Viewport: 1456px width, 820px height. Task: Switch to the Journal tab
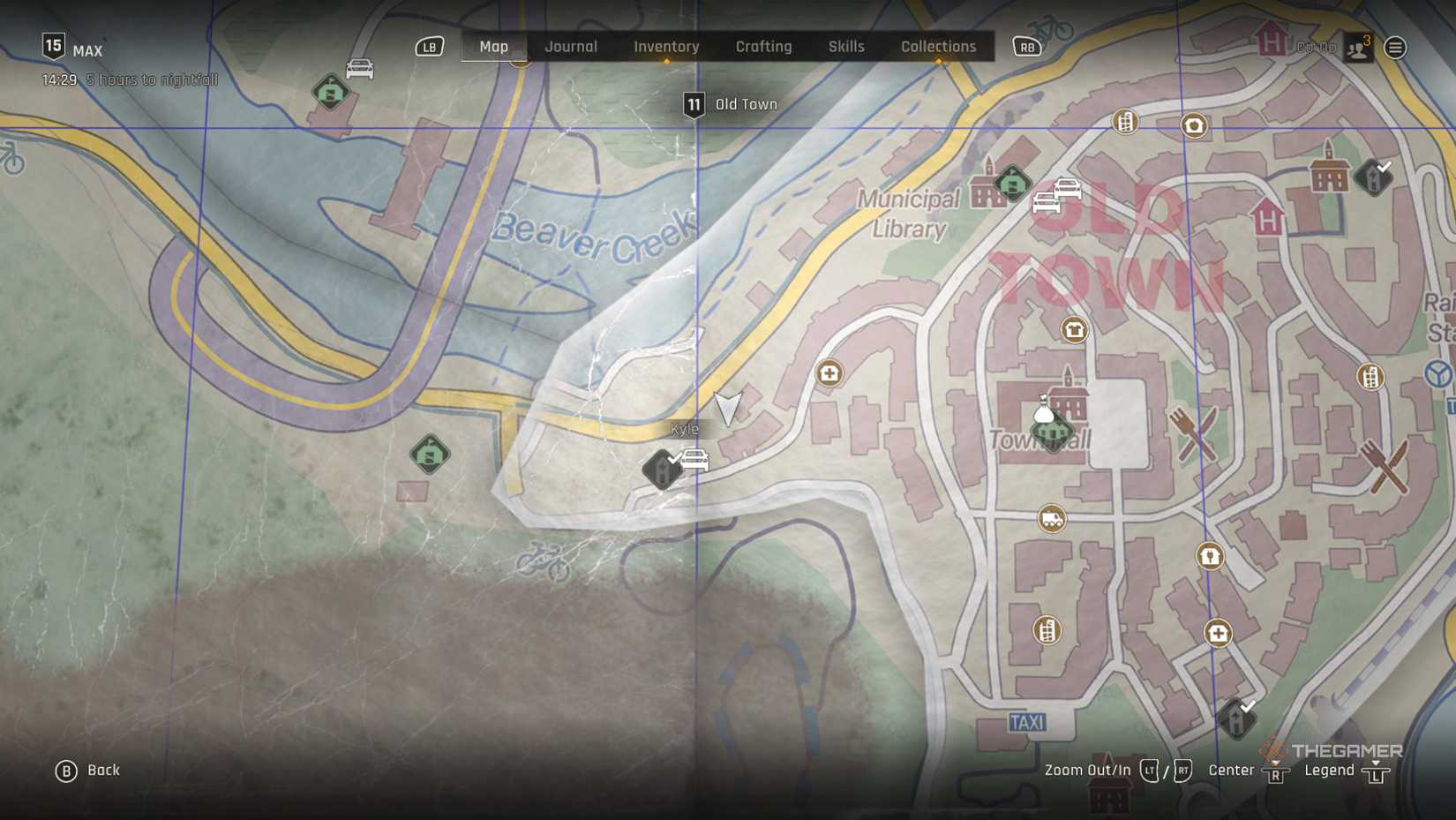click(x=570, y=47)
